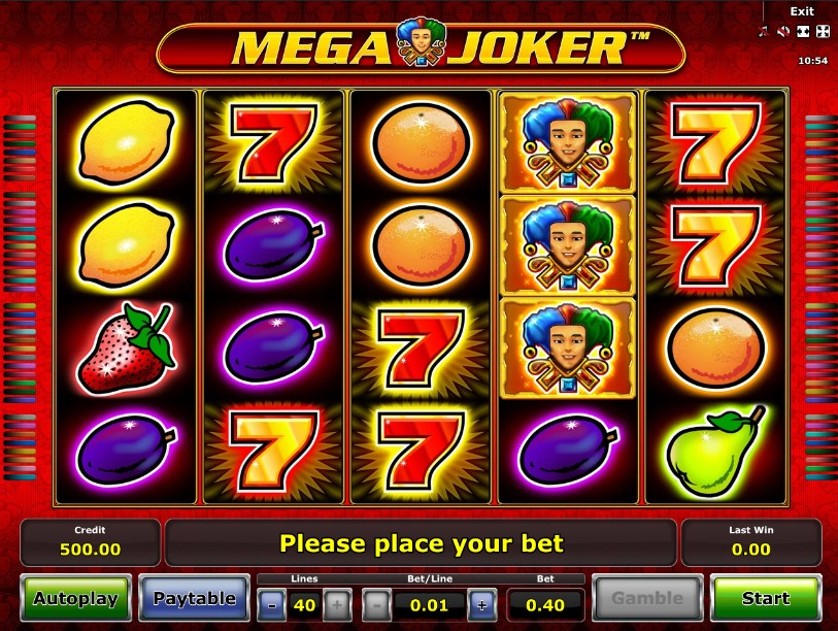Switch to widescreen stretch mode icon
The image size is (838, 631).
point(802,31)
